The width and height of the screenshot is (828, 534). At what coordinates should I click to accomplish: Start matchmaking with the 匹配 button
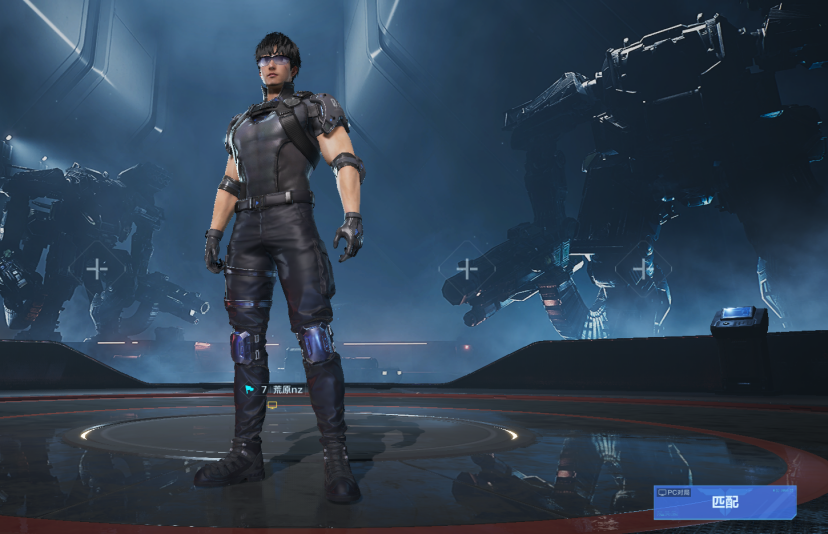click(x=725, y=503)
